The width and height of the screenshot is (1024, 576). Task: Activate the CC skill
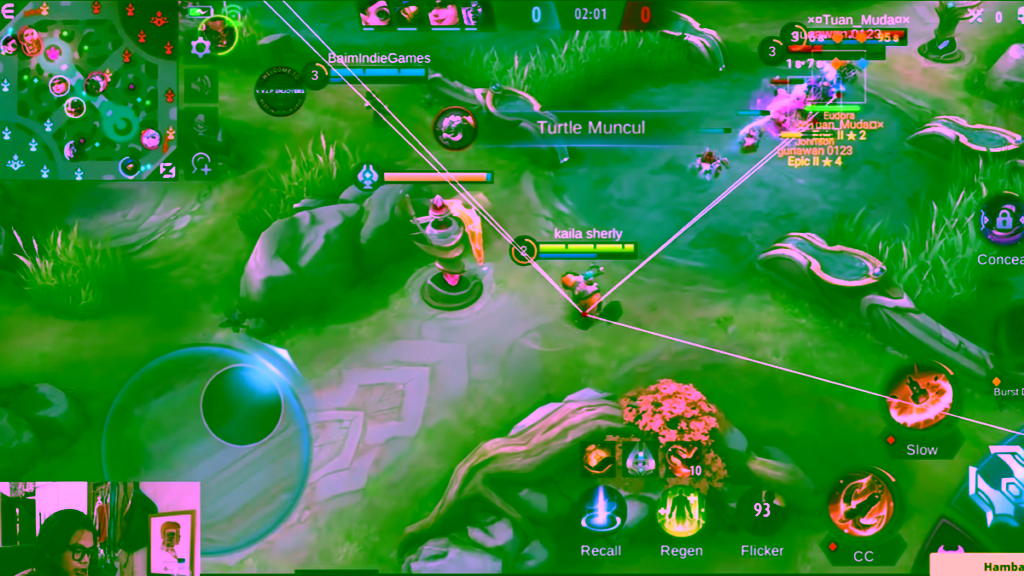tap(862, 507)
